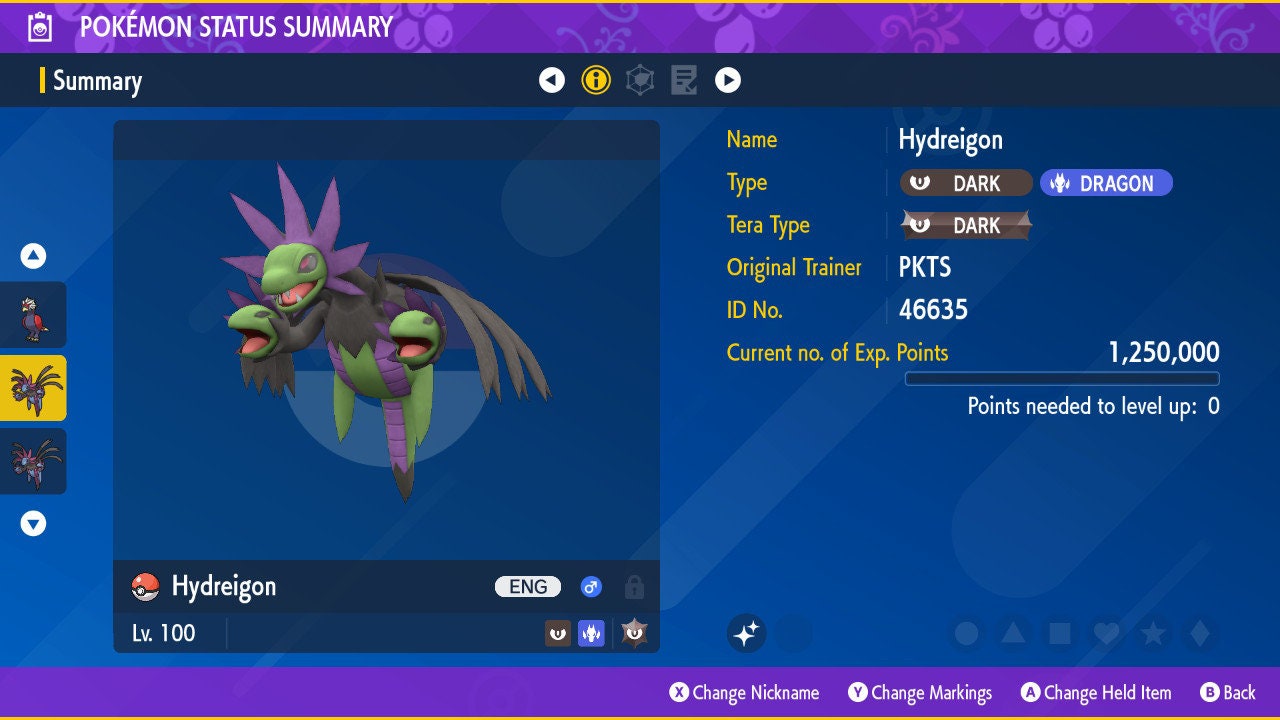
Task: Switch to the hexagon stats tab
Action: (x=640, y=80)
